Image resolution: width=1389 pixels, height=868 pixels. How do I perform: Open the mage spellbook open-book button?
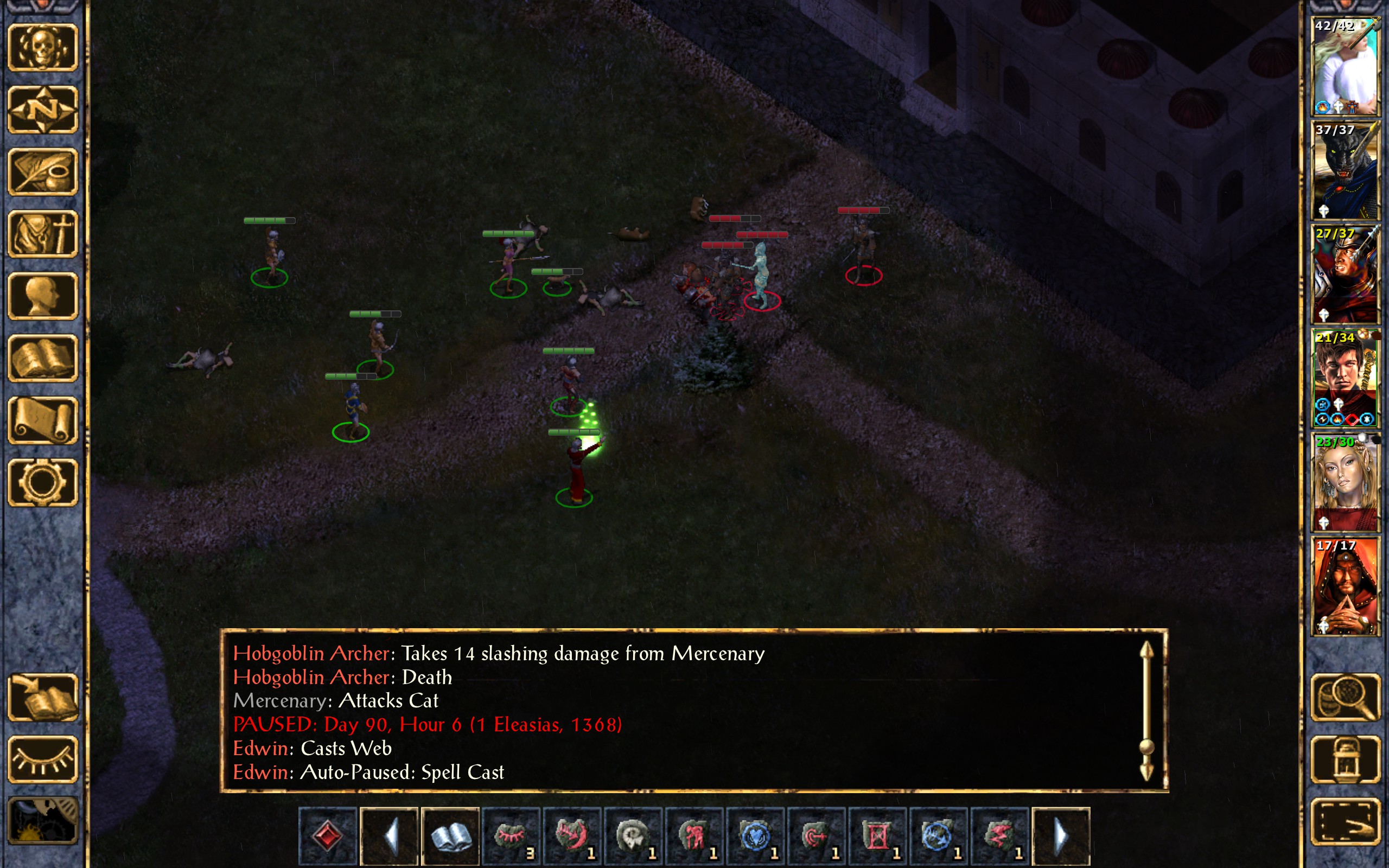42,358
